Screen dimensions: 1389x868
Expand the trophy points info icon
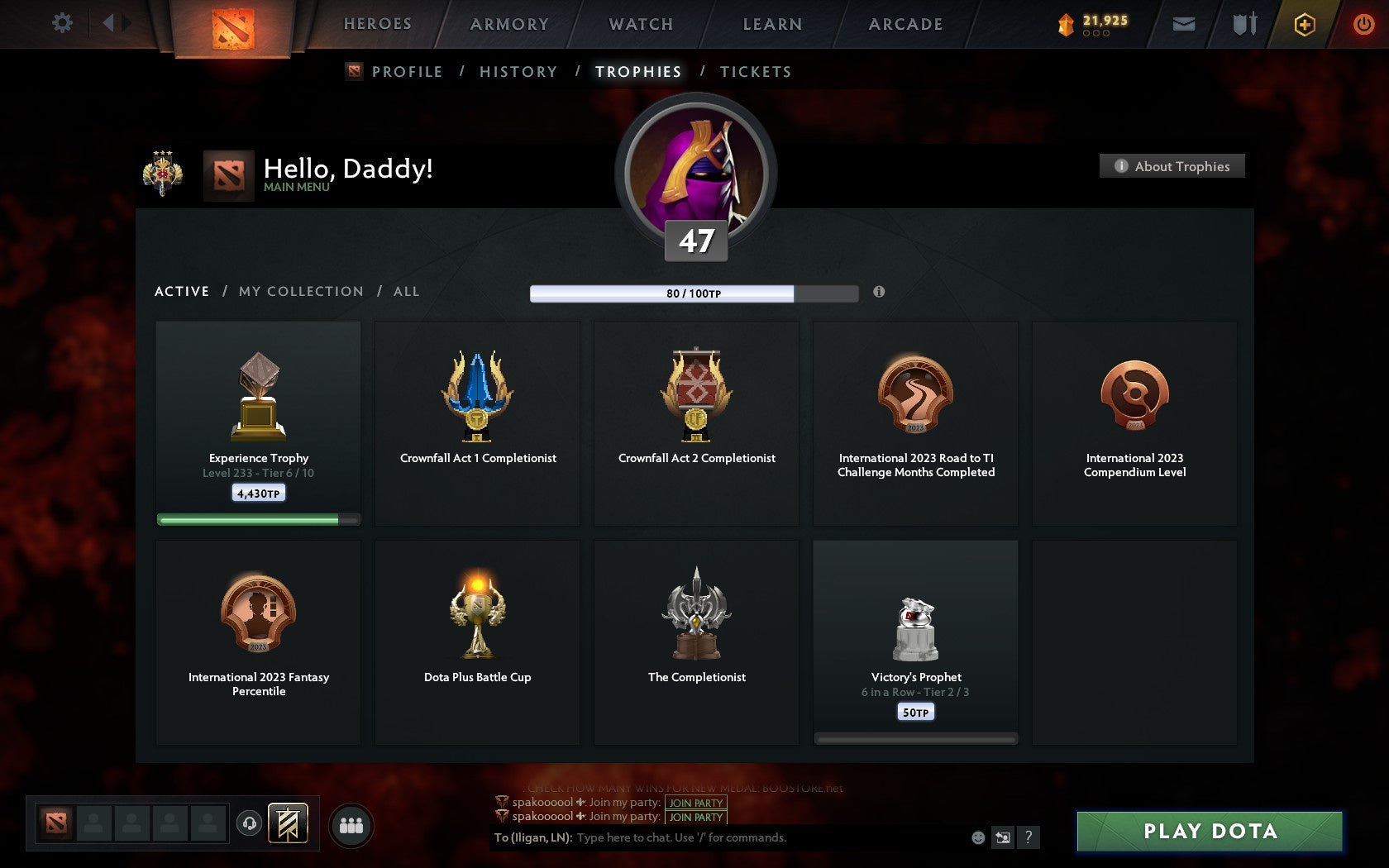[x=879, y=292]
